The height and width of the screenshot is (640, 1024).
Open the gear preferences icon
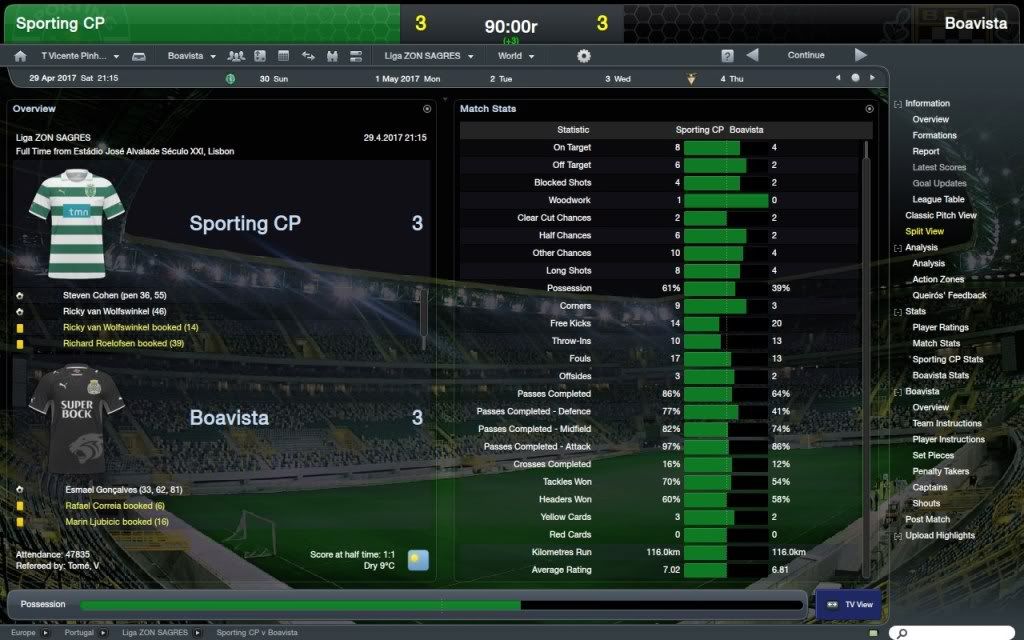pos(584,56)
